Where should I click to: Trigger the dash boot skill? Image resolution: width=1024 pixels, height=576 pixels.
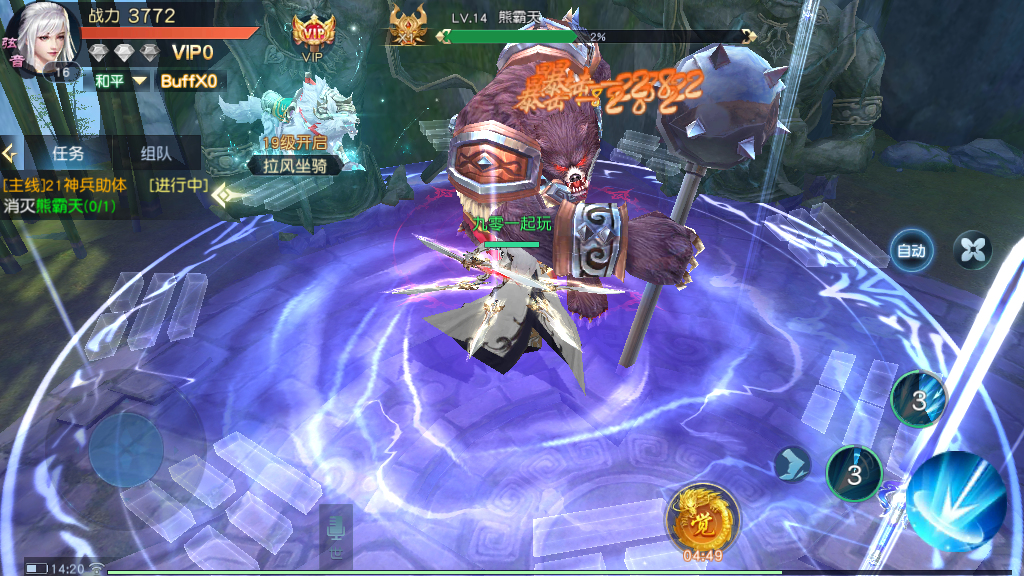tap(791, 464)
